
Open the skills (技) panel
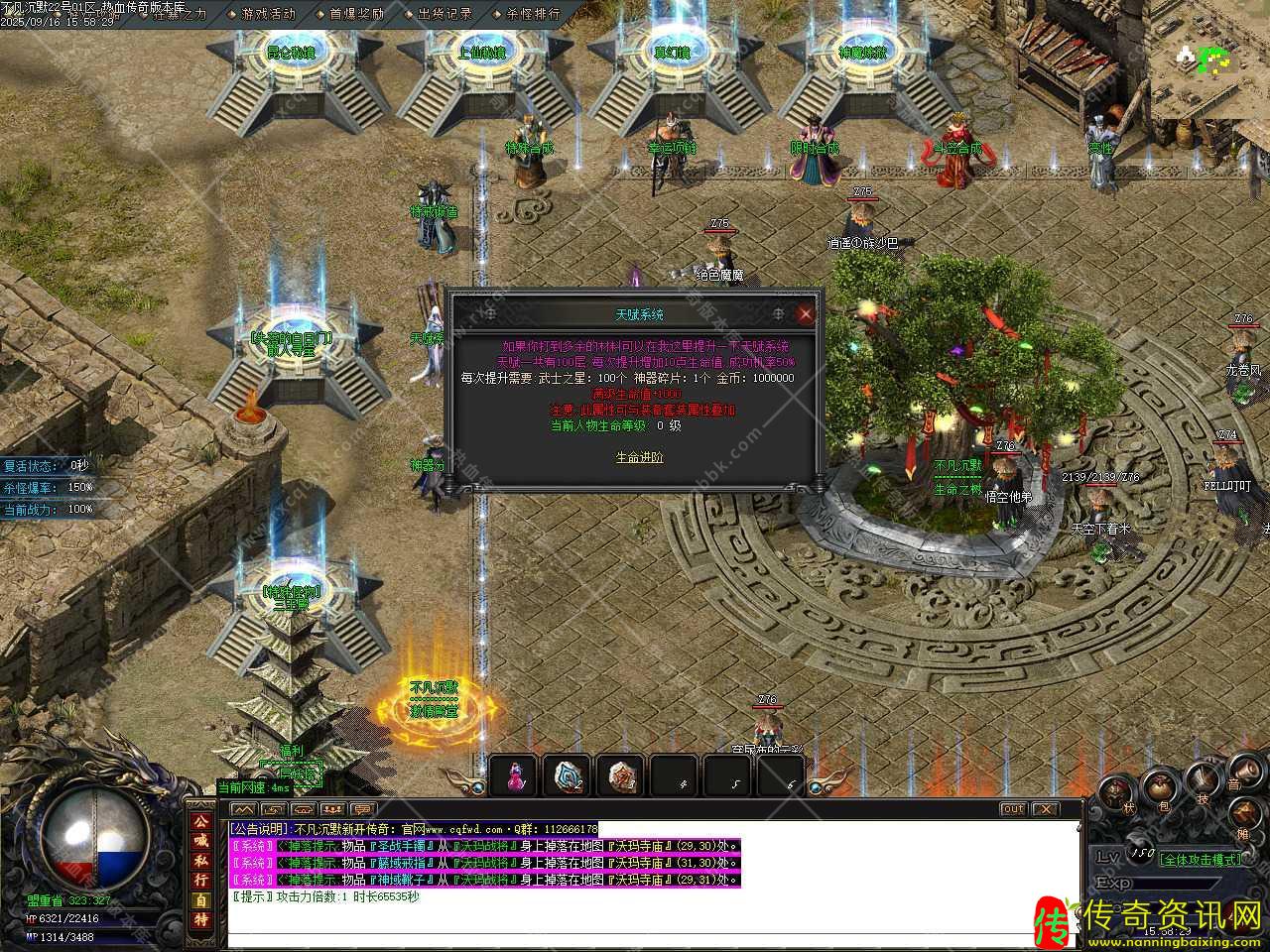1204,780
